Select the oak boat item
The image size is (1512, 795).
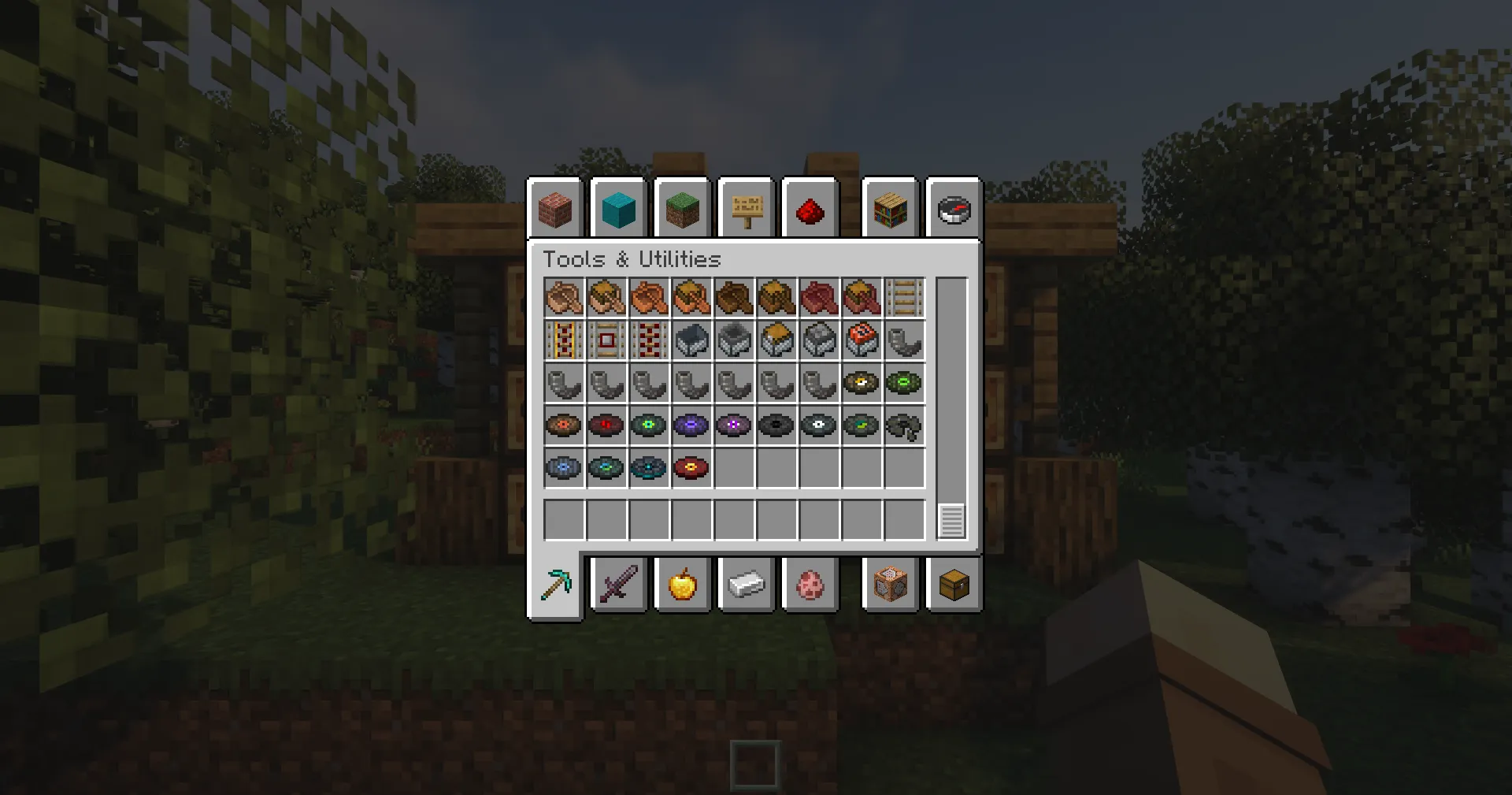pyautogui.click(x=564, y=298)
